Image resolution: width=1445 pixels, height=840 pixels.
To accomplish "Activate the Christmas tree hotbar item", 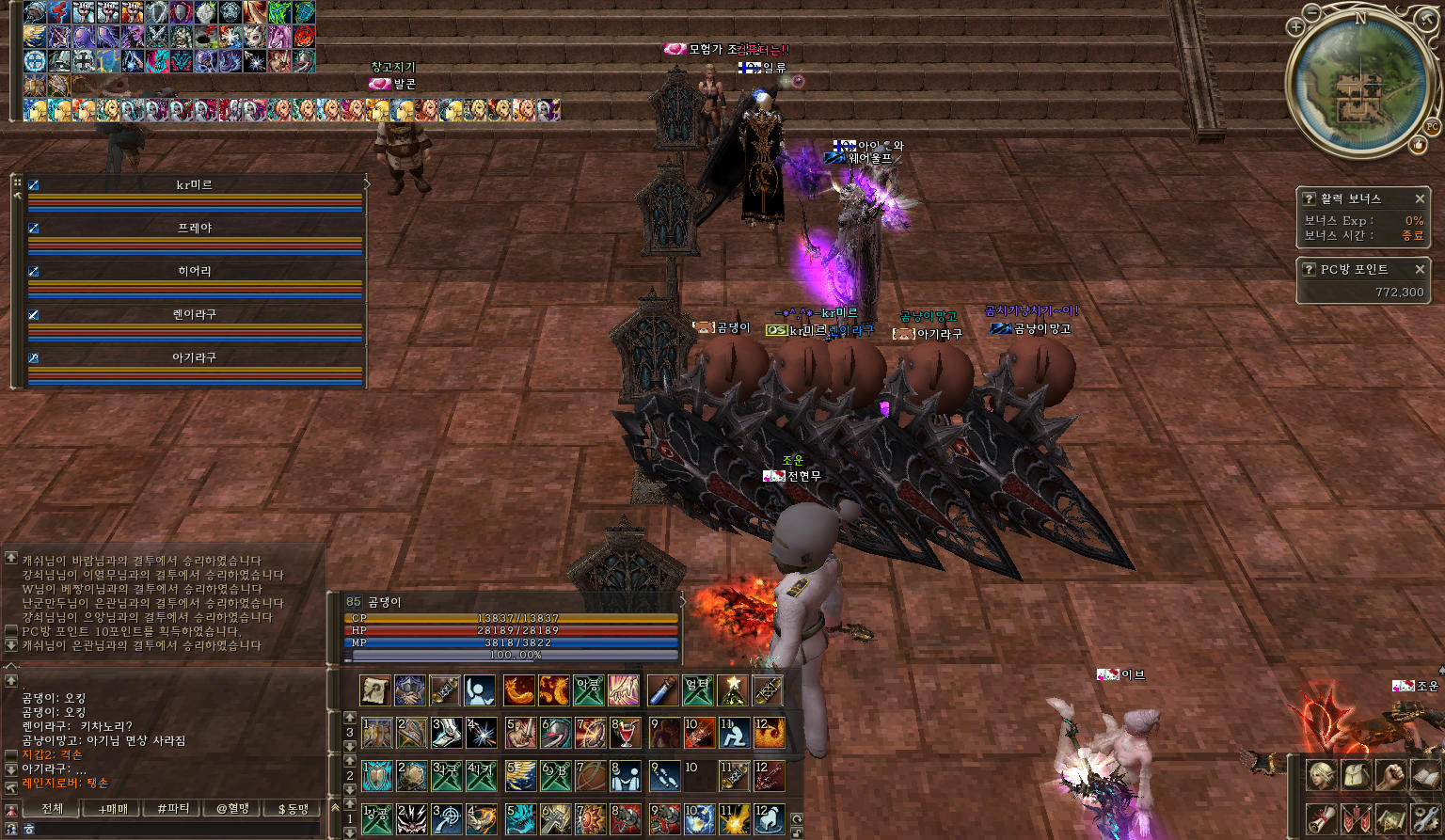I will [733, 690].
